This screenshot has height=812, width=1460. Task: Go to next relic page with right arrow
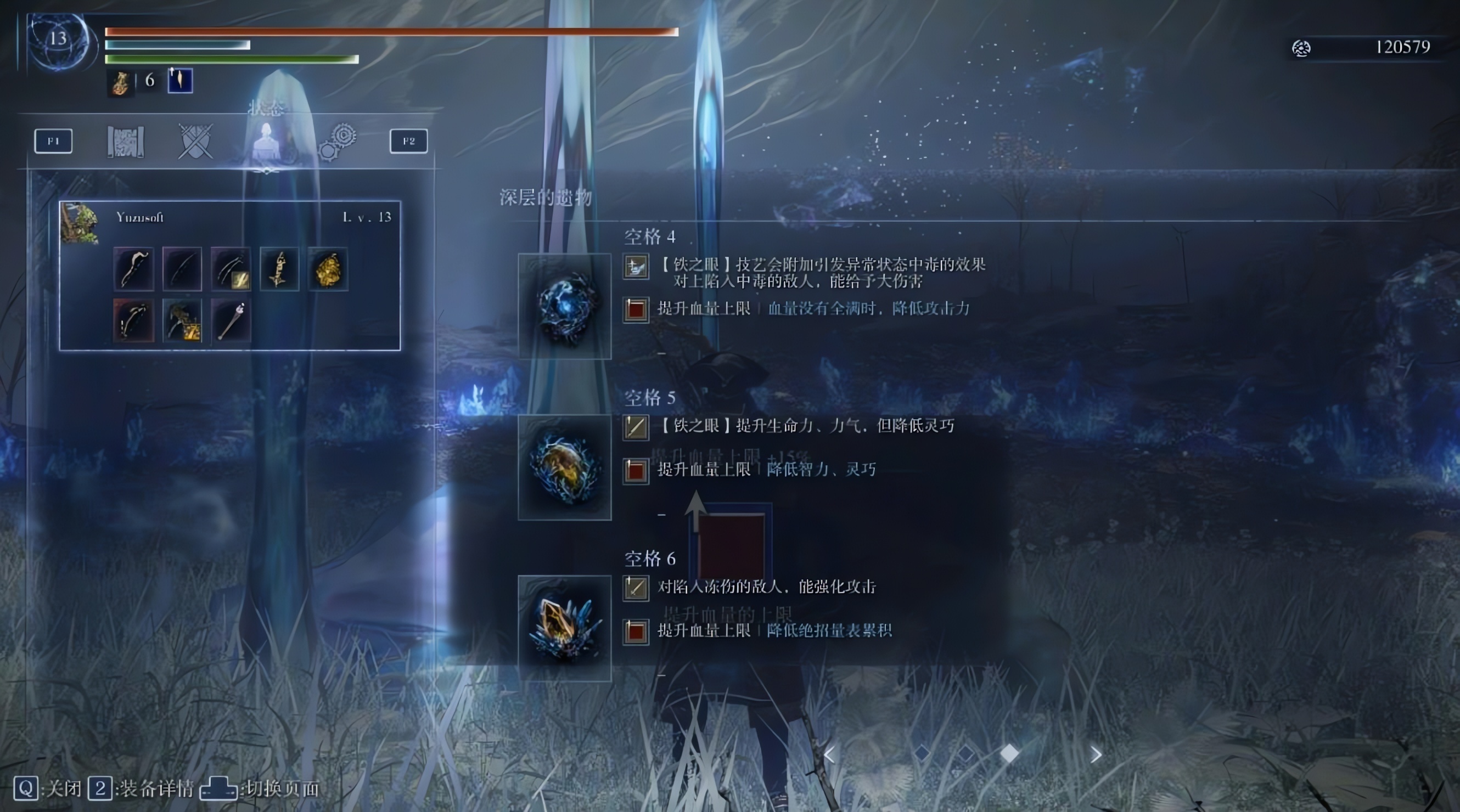1096,754
